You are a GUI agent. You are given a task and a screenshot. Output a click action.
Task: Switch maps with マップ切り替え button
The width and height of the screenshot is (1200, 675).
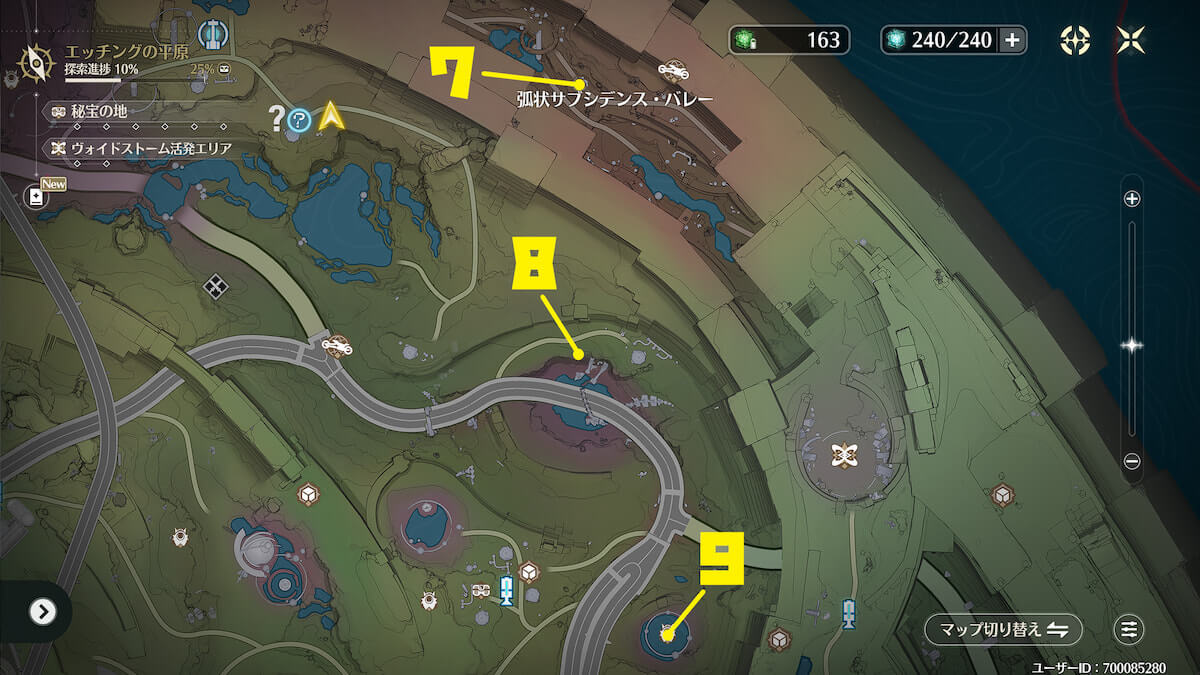1003,629
